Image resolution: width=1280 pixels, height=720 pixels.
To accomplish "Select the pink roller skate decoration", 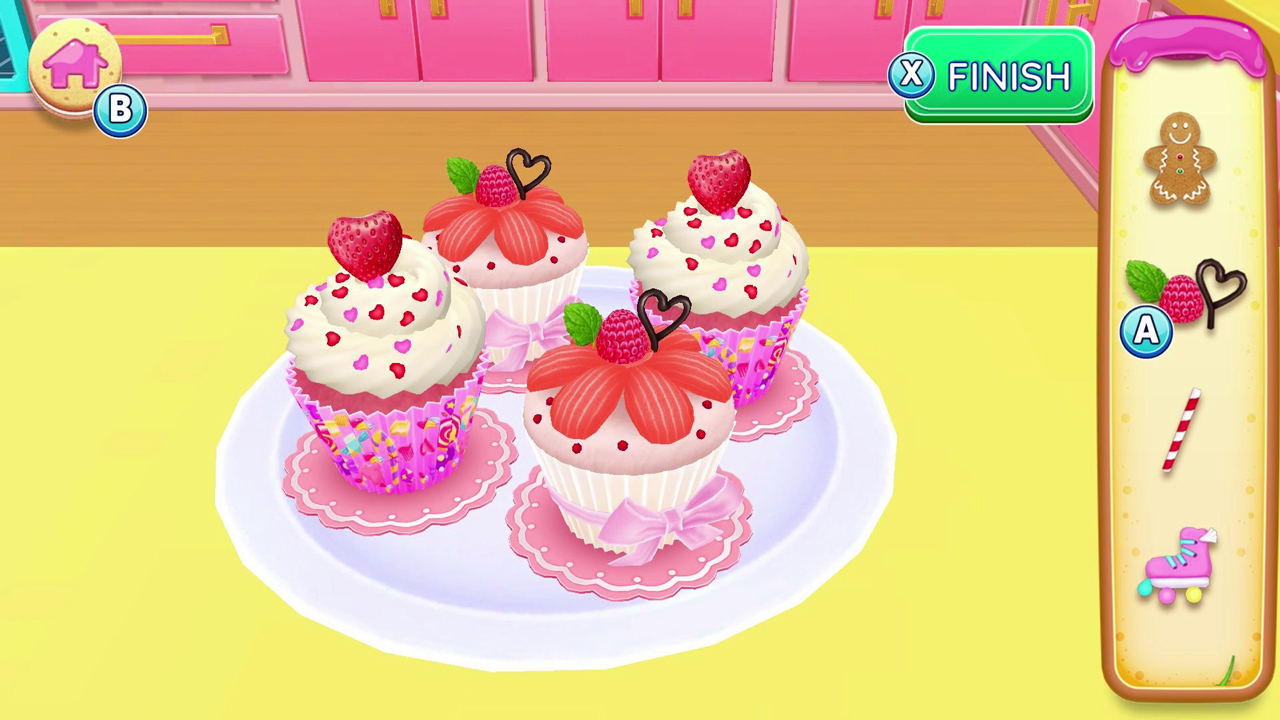I will click(x=1178, y=565).
